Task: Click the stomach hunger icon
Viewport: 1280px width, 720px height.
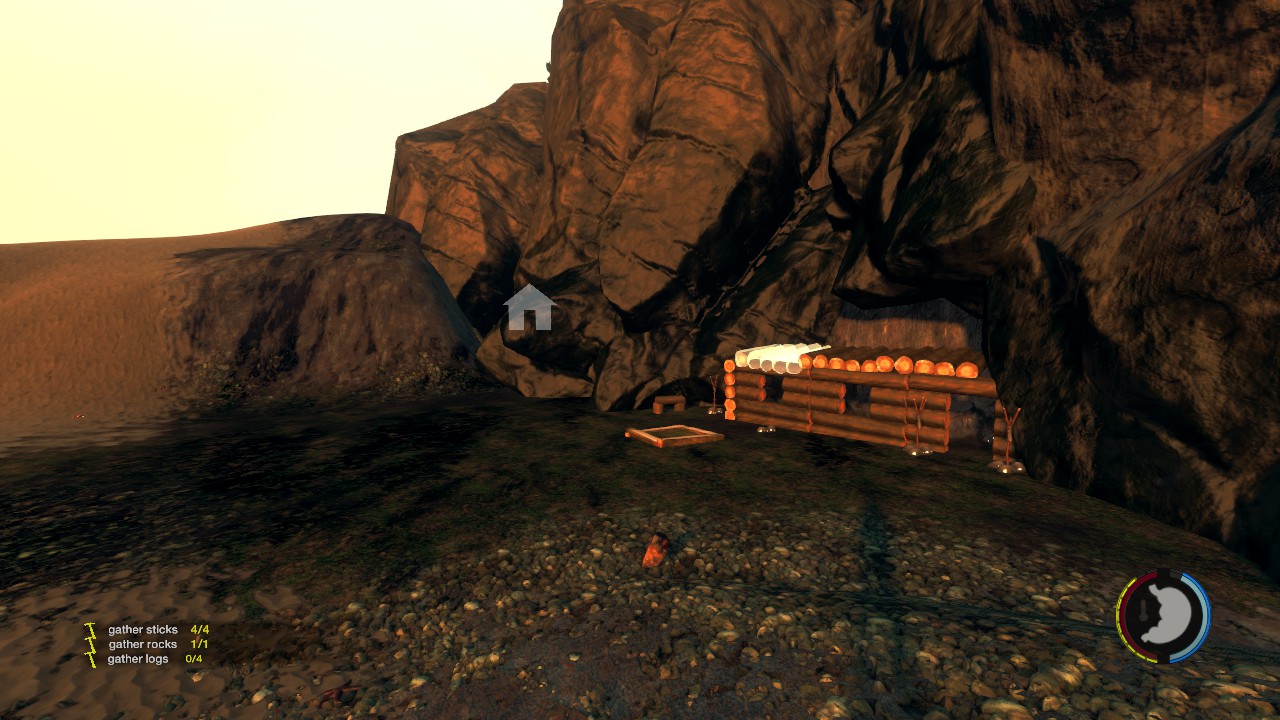Action: click(x=1164, y=616)
